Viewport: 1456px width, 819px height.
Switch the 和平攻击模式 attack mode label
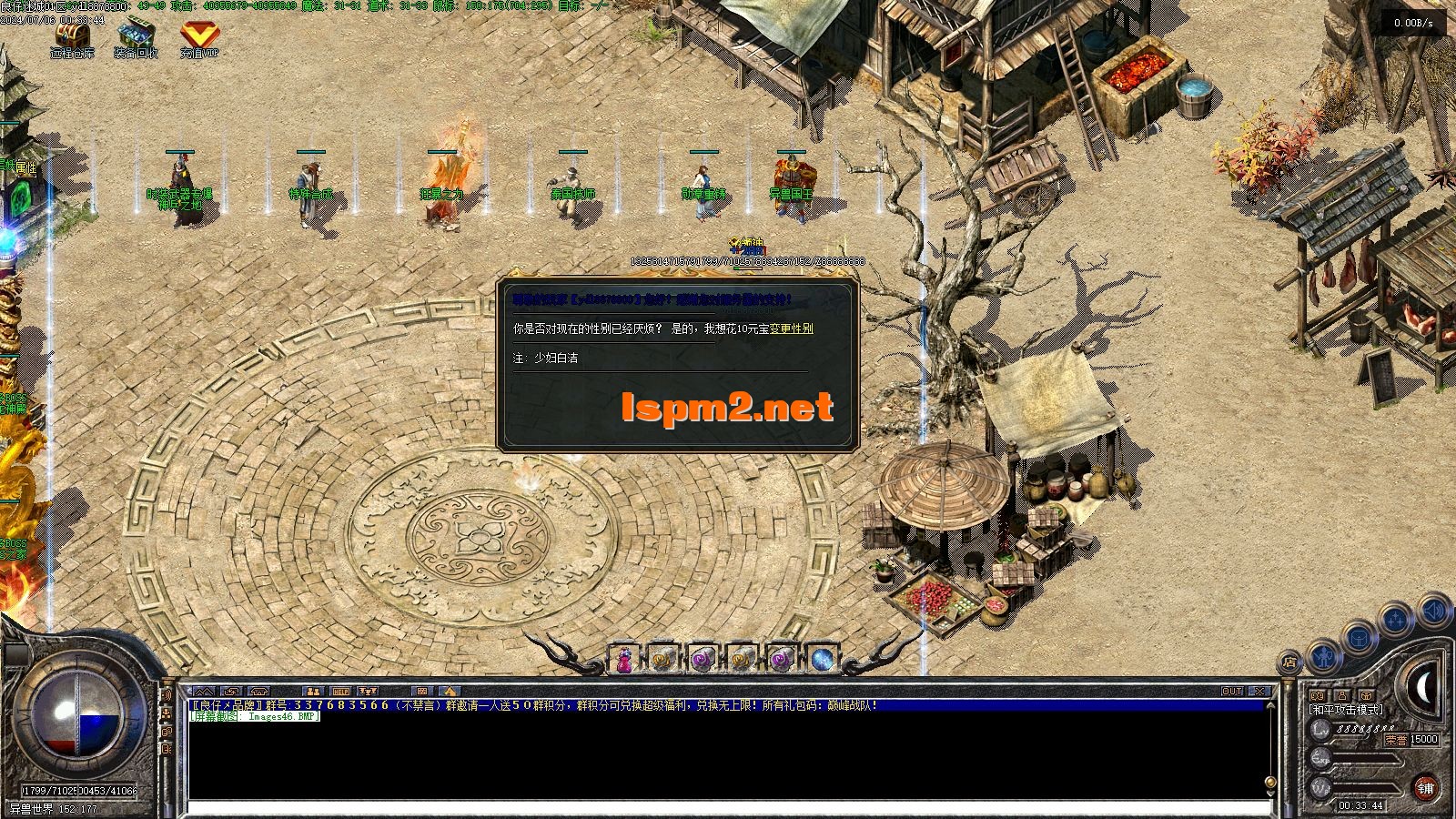tap(1346, 709)
